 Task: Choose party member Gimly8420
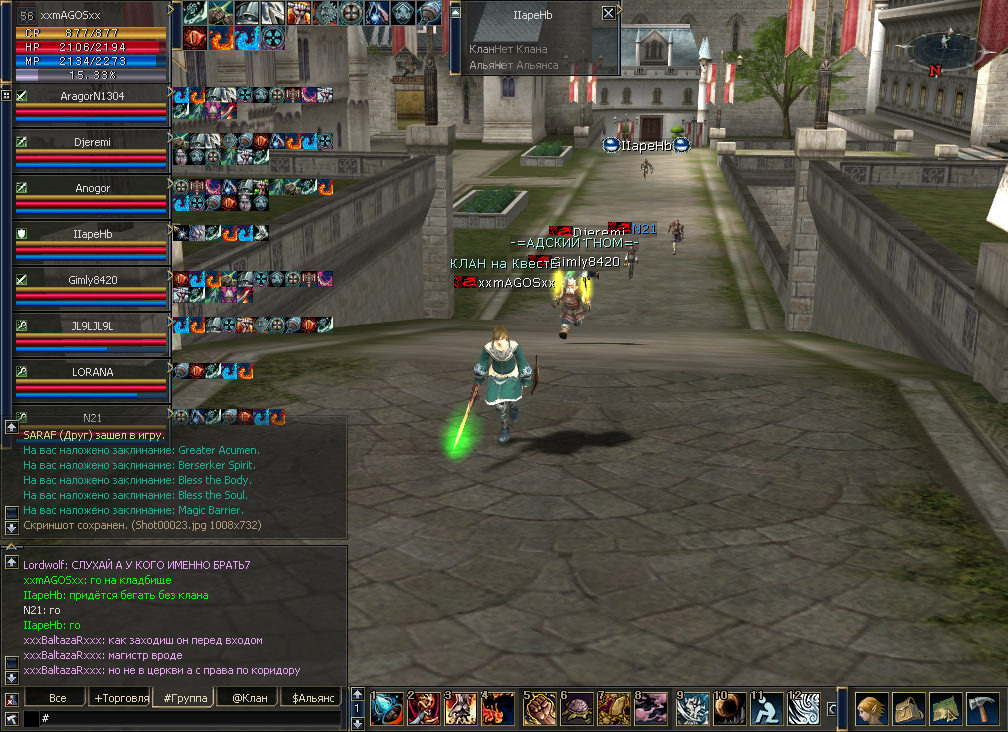click(x=92, y=280)
